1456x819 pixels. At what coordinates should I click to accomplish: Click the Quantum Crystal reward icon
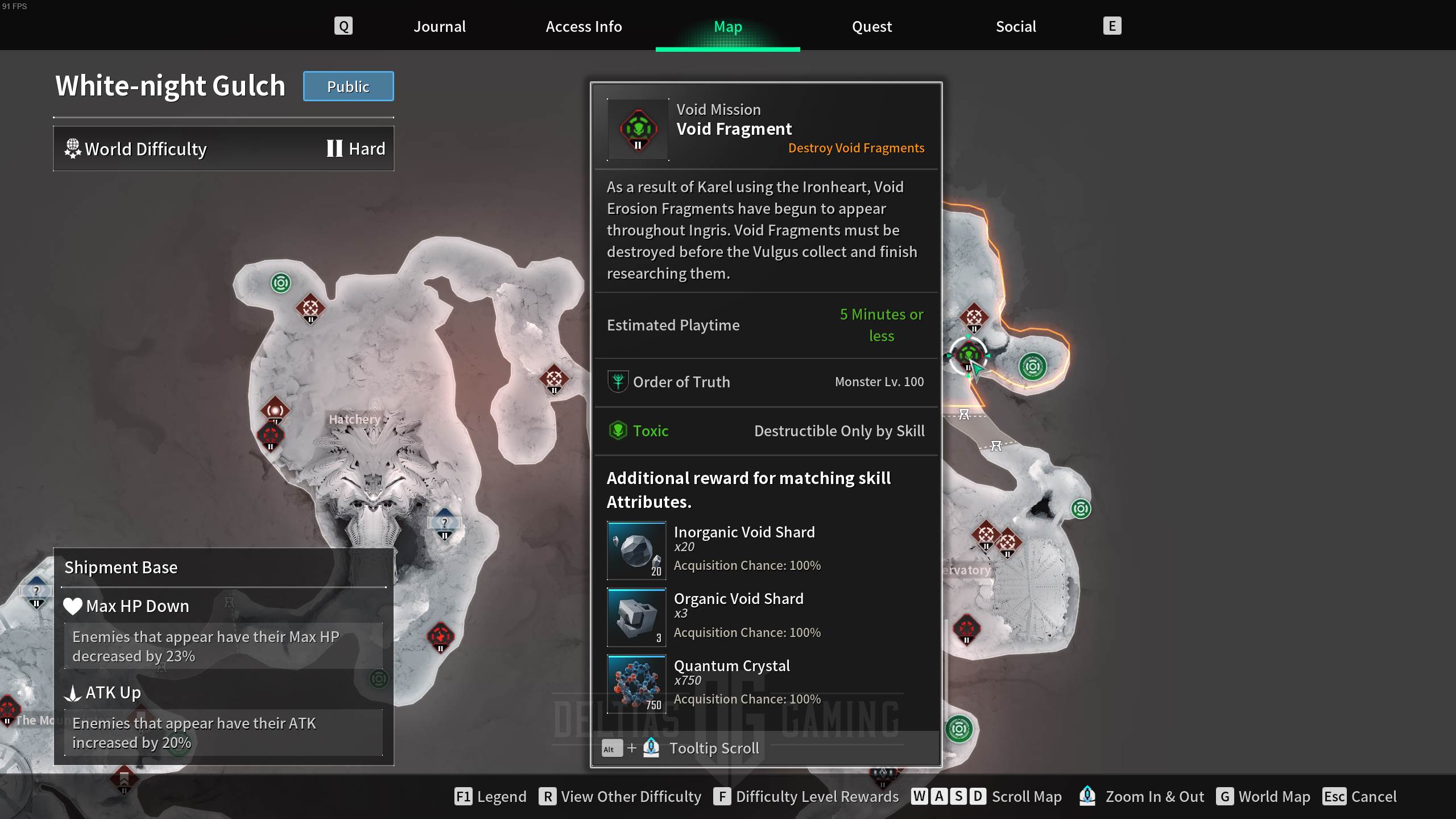point(636,684)
